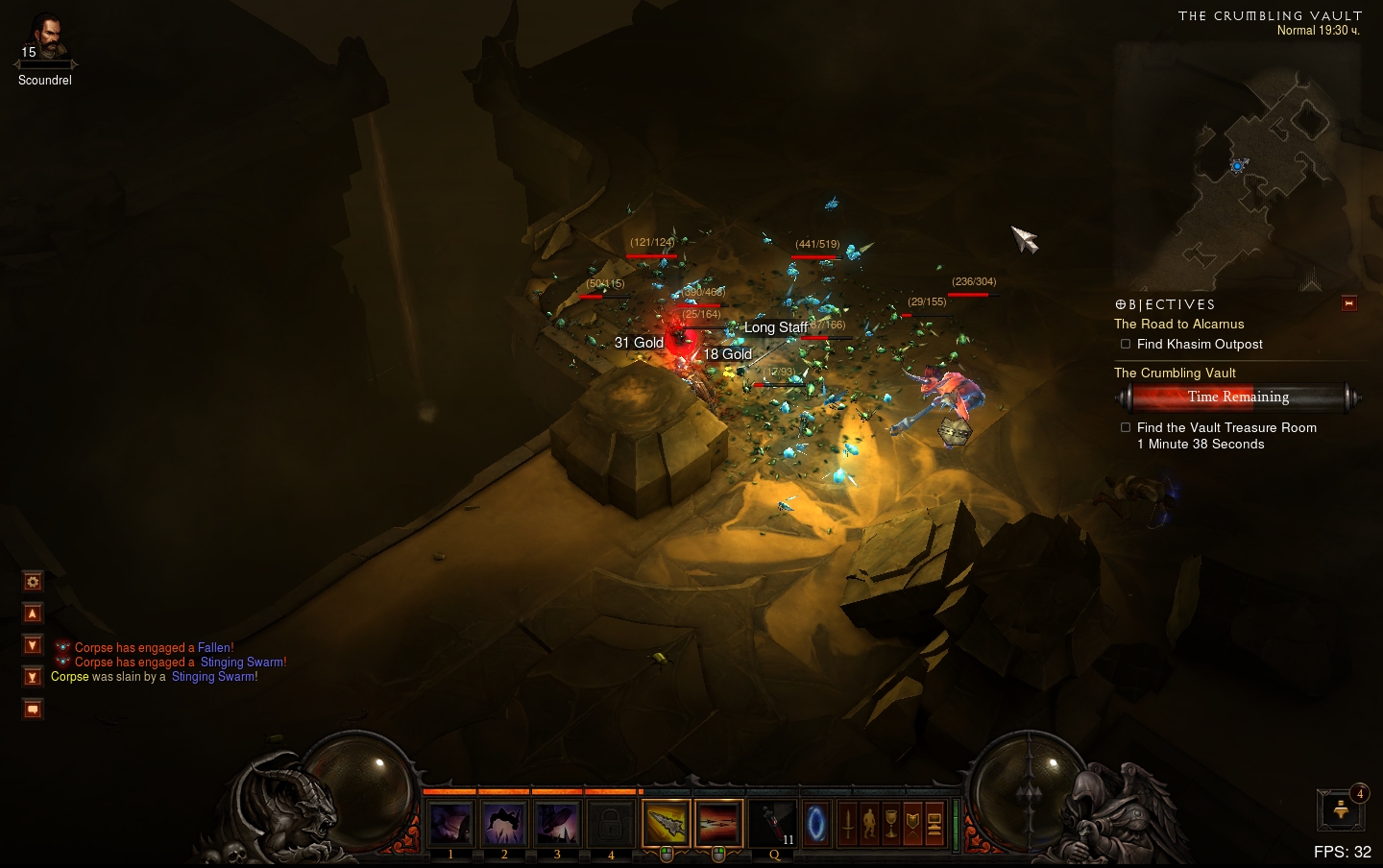Screen dimensions: 1383x868
Task: Jump to bottom of chat log
Action: point(33,677)
